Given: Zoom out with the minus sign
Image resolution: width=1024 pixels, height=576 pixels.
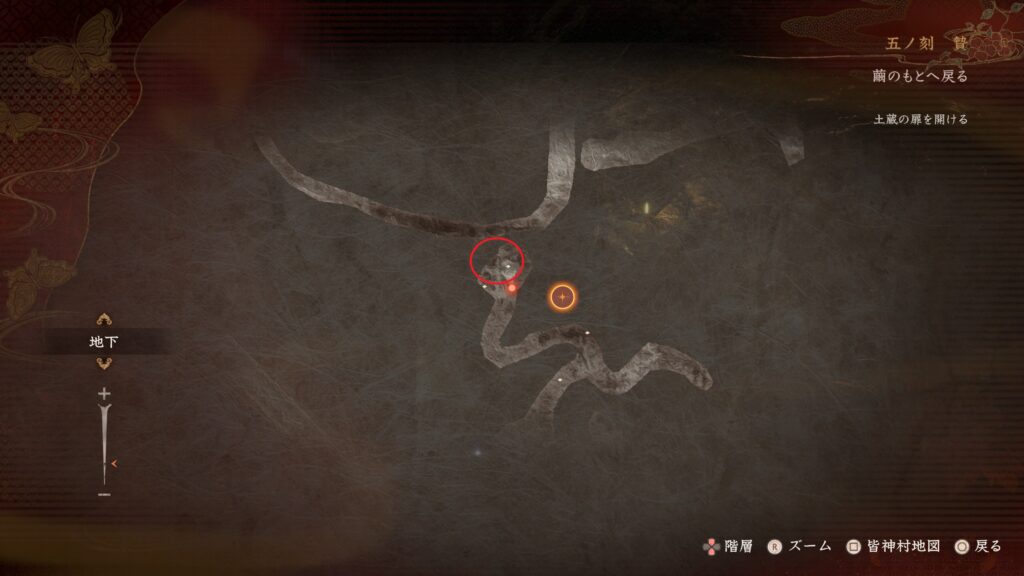Looking at the screenshot, I should 104,494.
